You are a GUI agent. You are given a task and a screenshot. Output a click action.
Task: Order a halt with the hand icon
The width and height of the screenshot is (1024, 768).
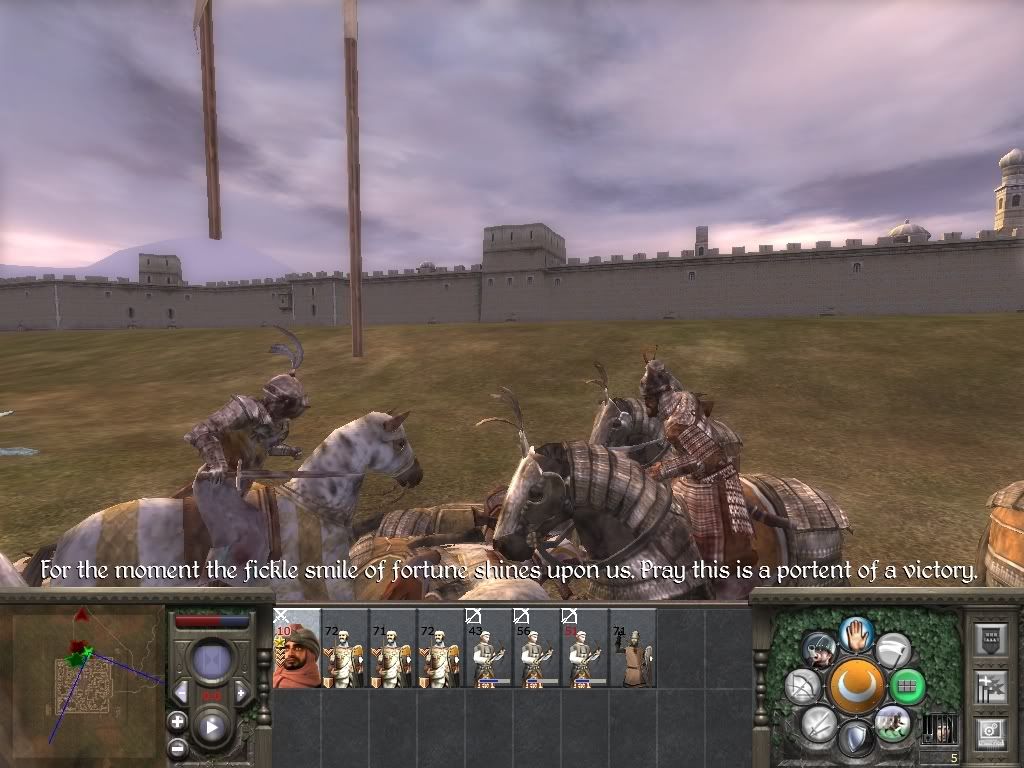[x=857, y=632]
